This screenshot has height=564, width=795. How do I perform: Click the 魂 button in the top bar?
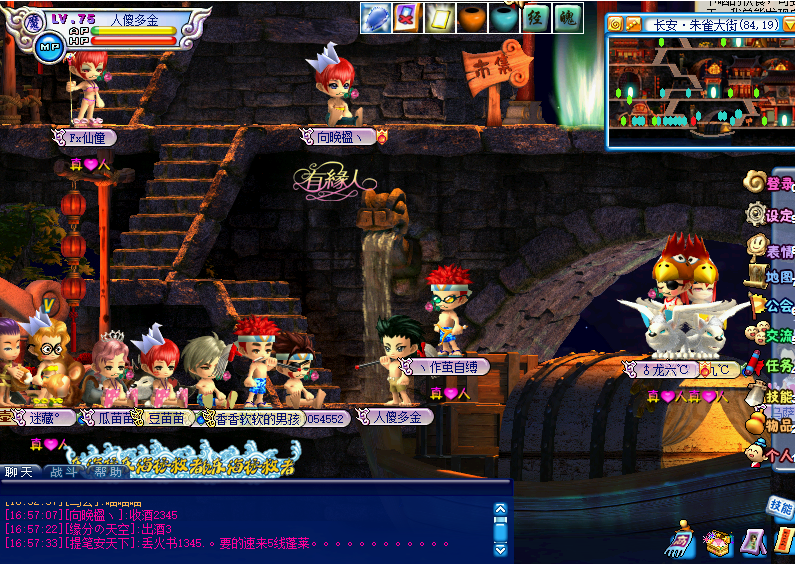[567, 17]
